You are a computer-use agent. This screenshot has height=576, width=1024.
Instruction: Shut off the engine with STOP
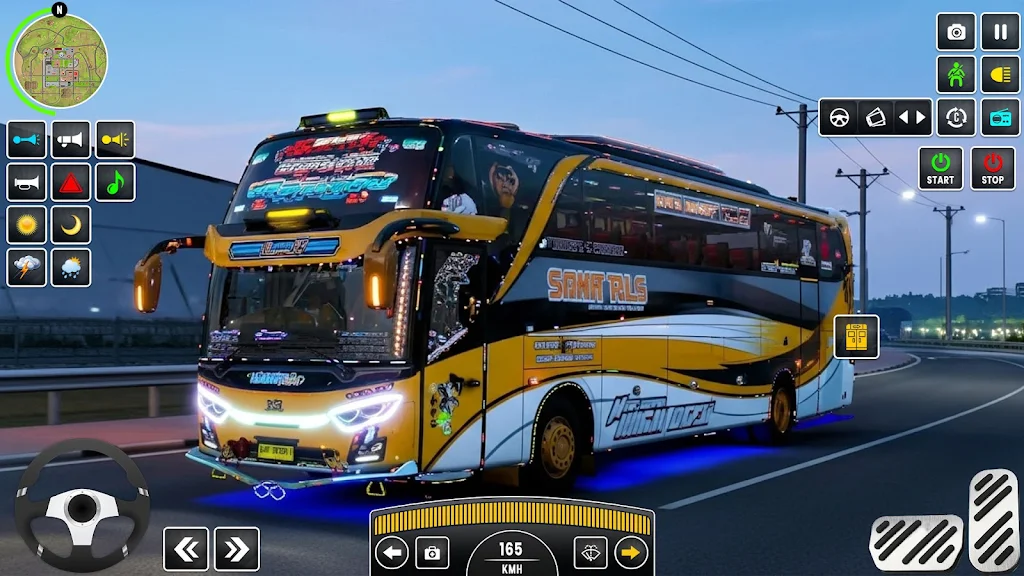992,169
